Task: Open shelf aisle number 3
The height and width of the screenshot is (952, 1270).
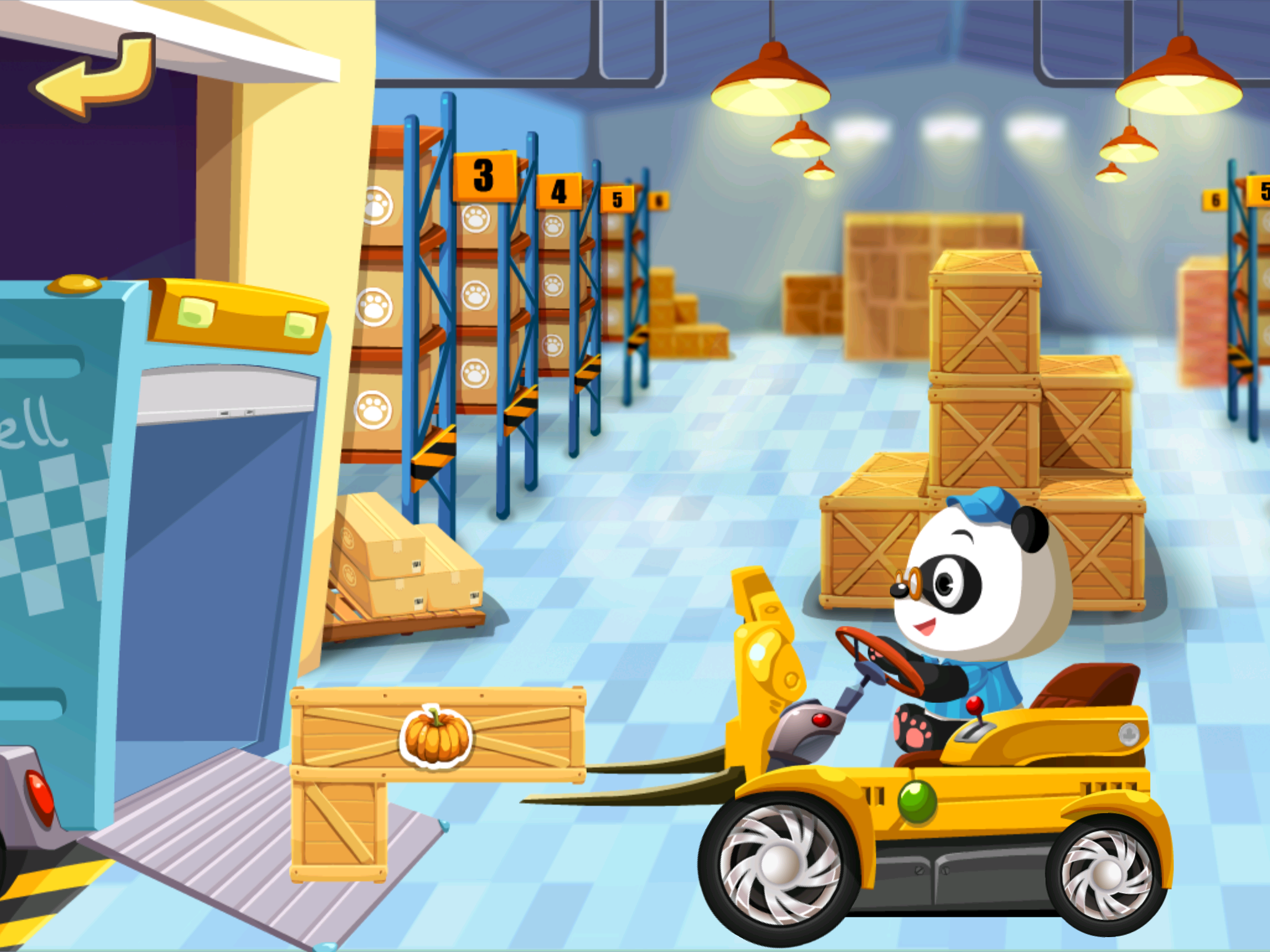Action: (484, 174)
